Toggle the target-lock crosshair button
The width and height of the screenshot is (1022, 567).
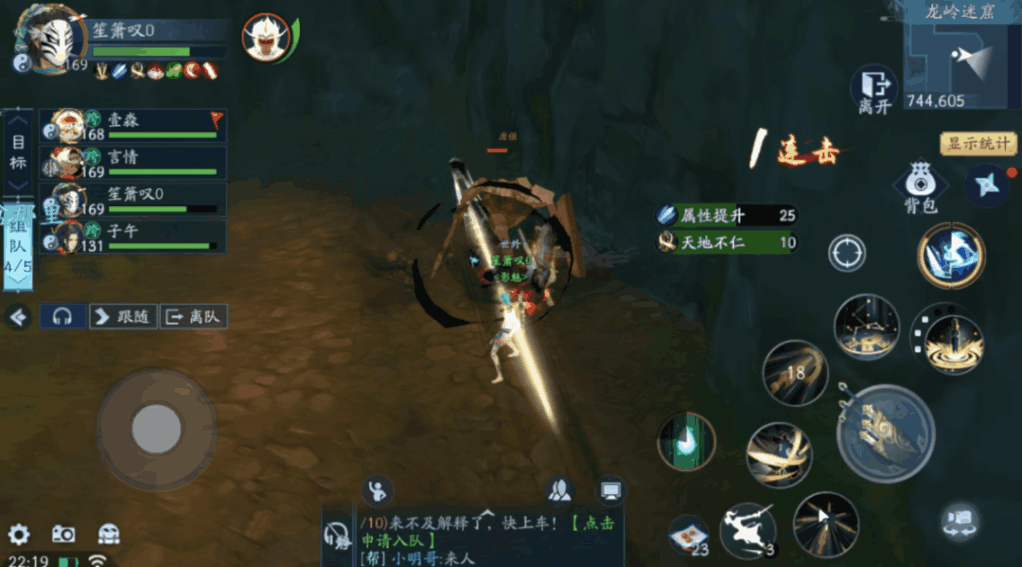click(x=847, y=253)
